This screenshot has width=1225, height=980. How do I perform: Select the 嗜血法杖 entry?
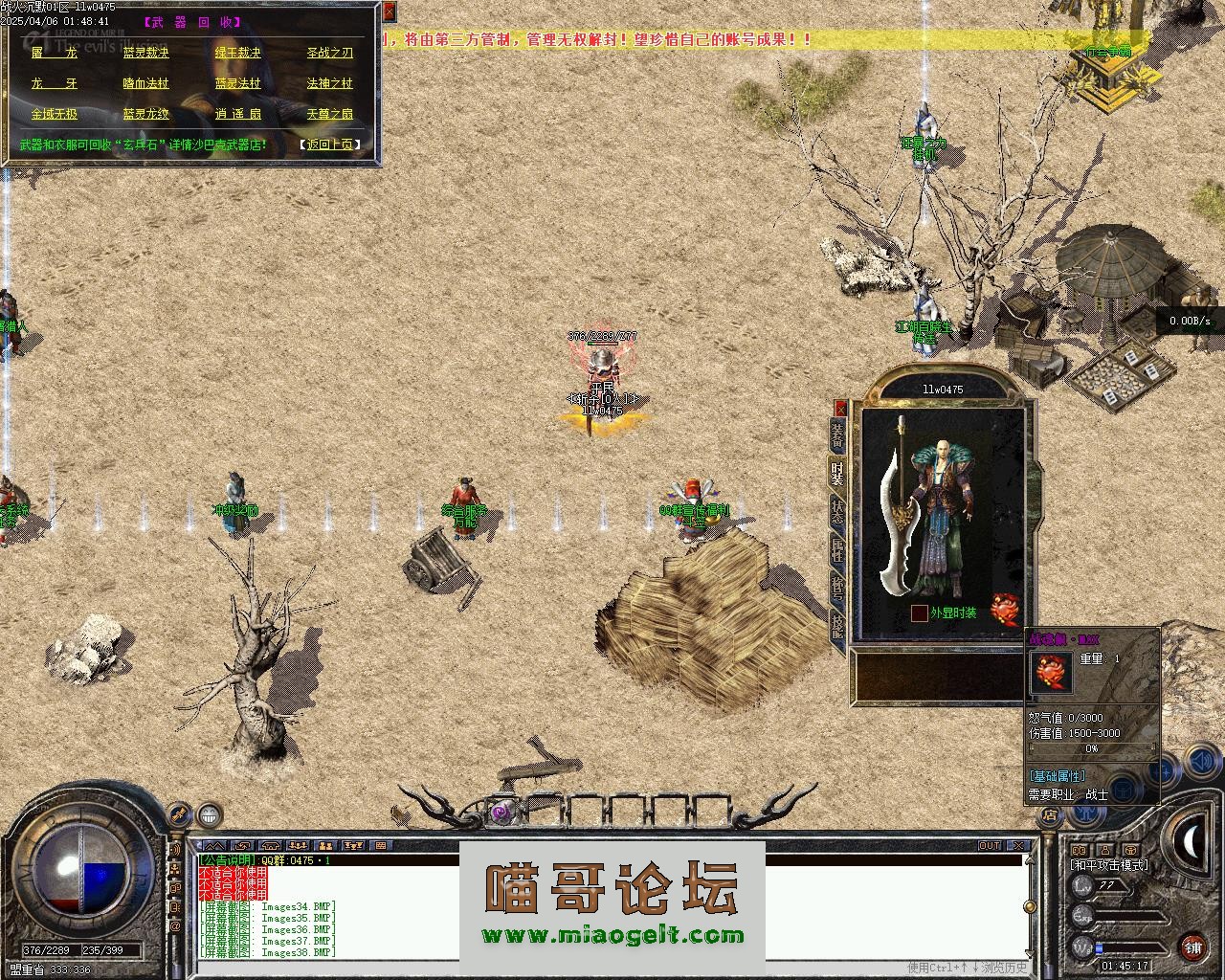point(145,84)
